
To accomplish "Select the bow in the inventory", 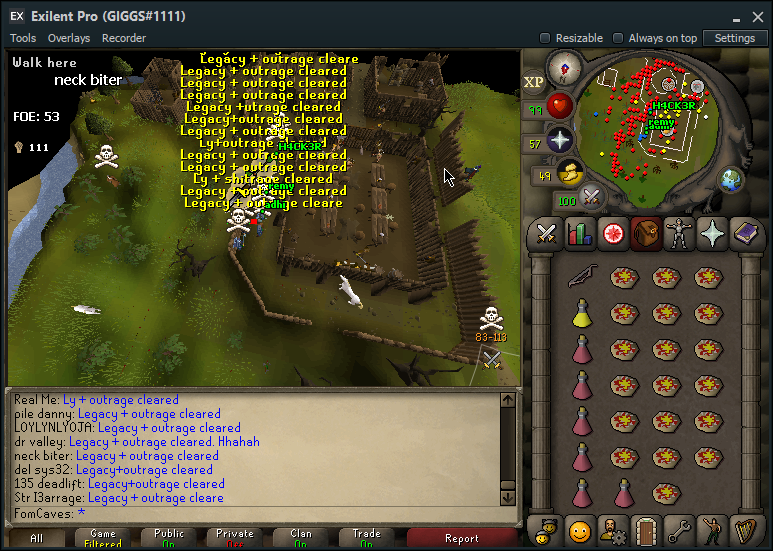I will click(x=583, y=277).
